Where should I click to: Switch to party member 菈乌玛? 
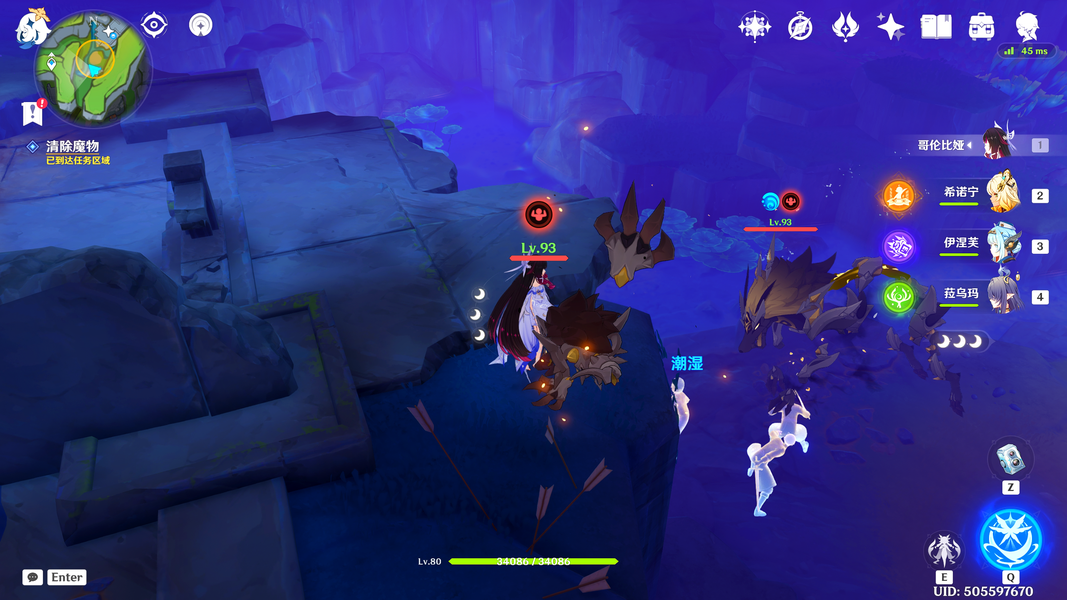(x=1003, y=295)
